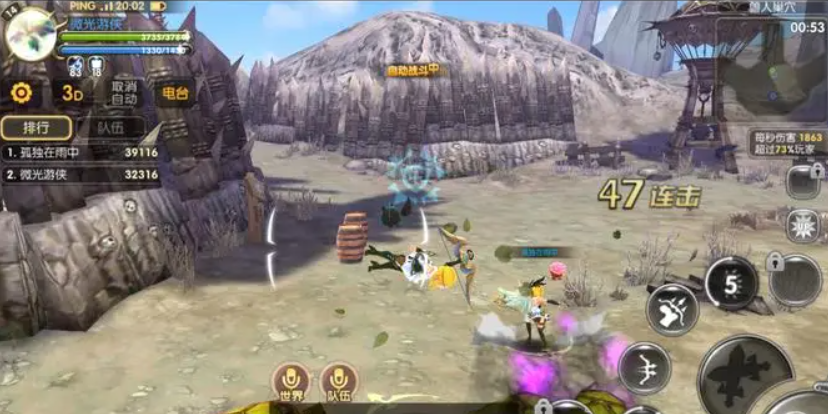Open the 电台 radio button

click(174, 93)
